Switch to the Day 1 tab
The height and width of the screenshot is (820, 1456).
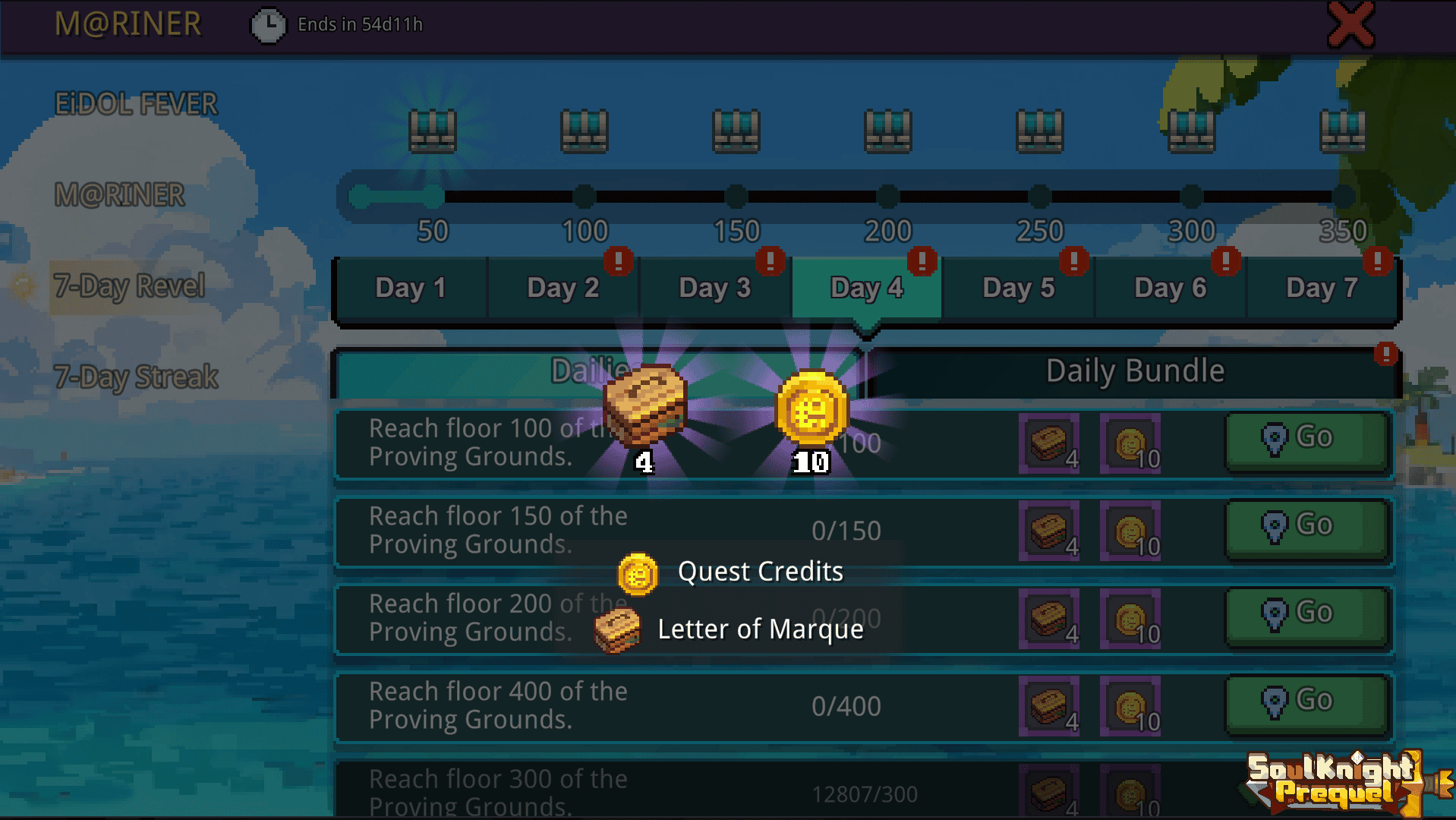pos(411,288)
